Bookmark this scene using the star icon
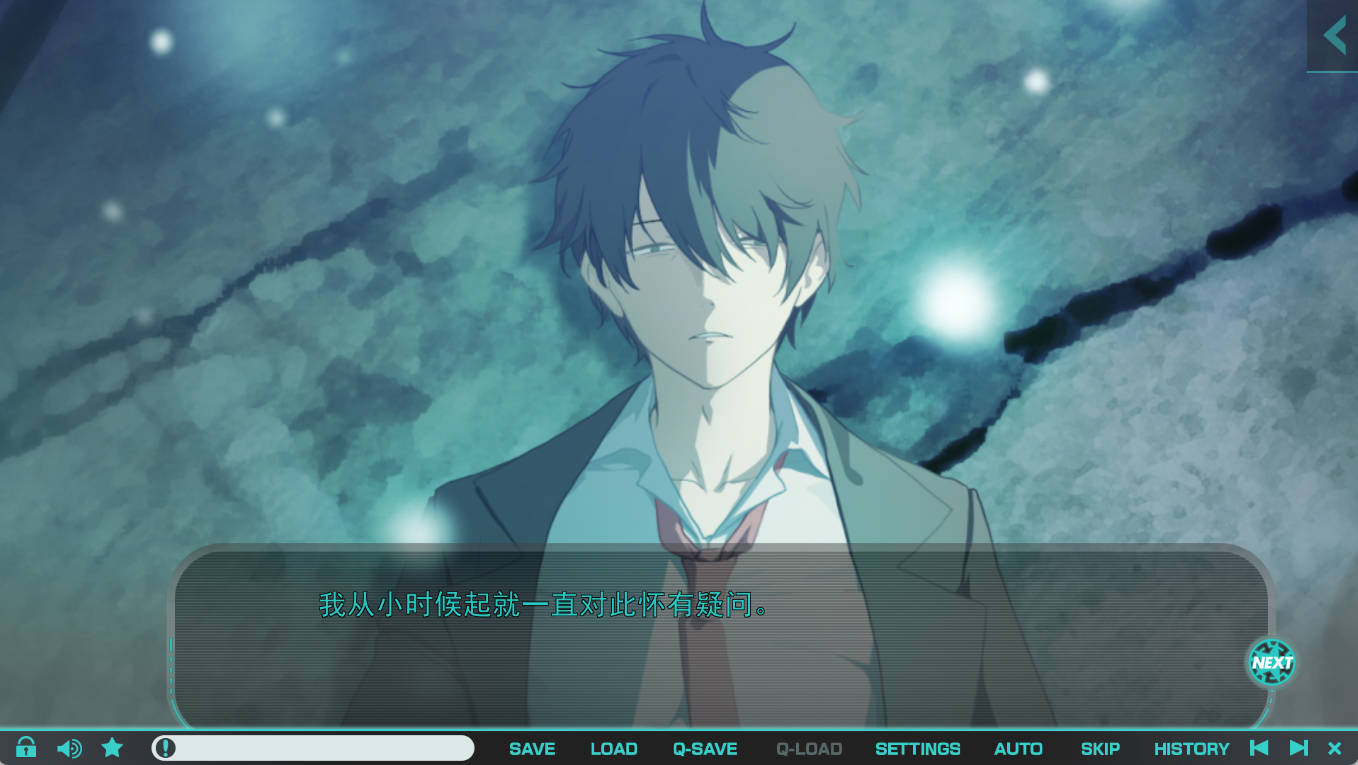Screen dimensions: 1358x765 (x=112, y=747)
